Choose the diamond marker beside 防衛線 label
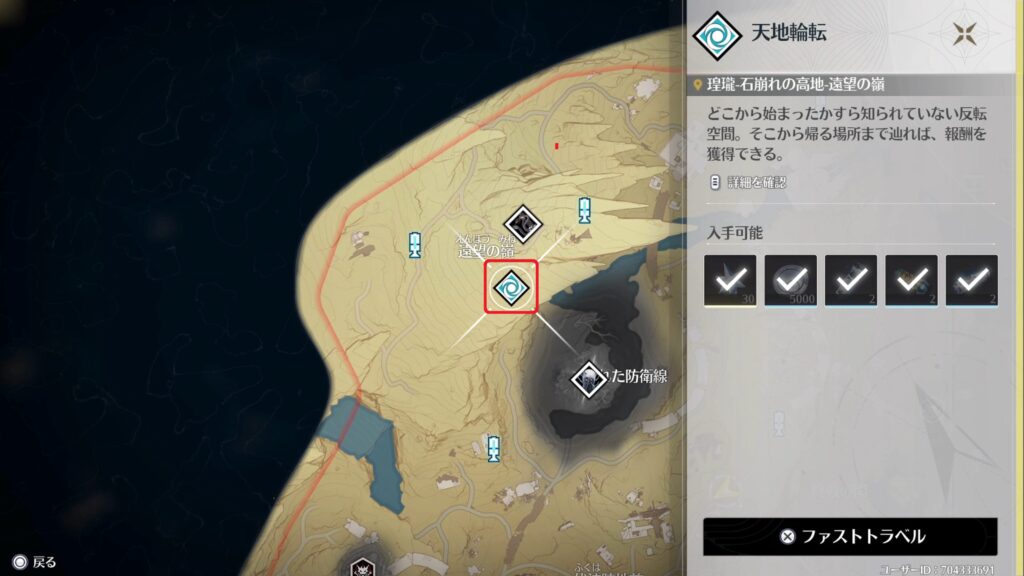1024x576 pixels. tap(590, 378)
